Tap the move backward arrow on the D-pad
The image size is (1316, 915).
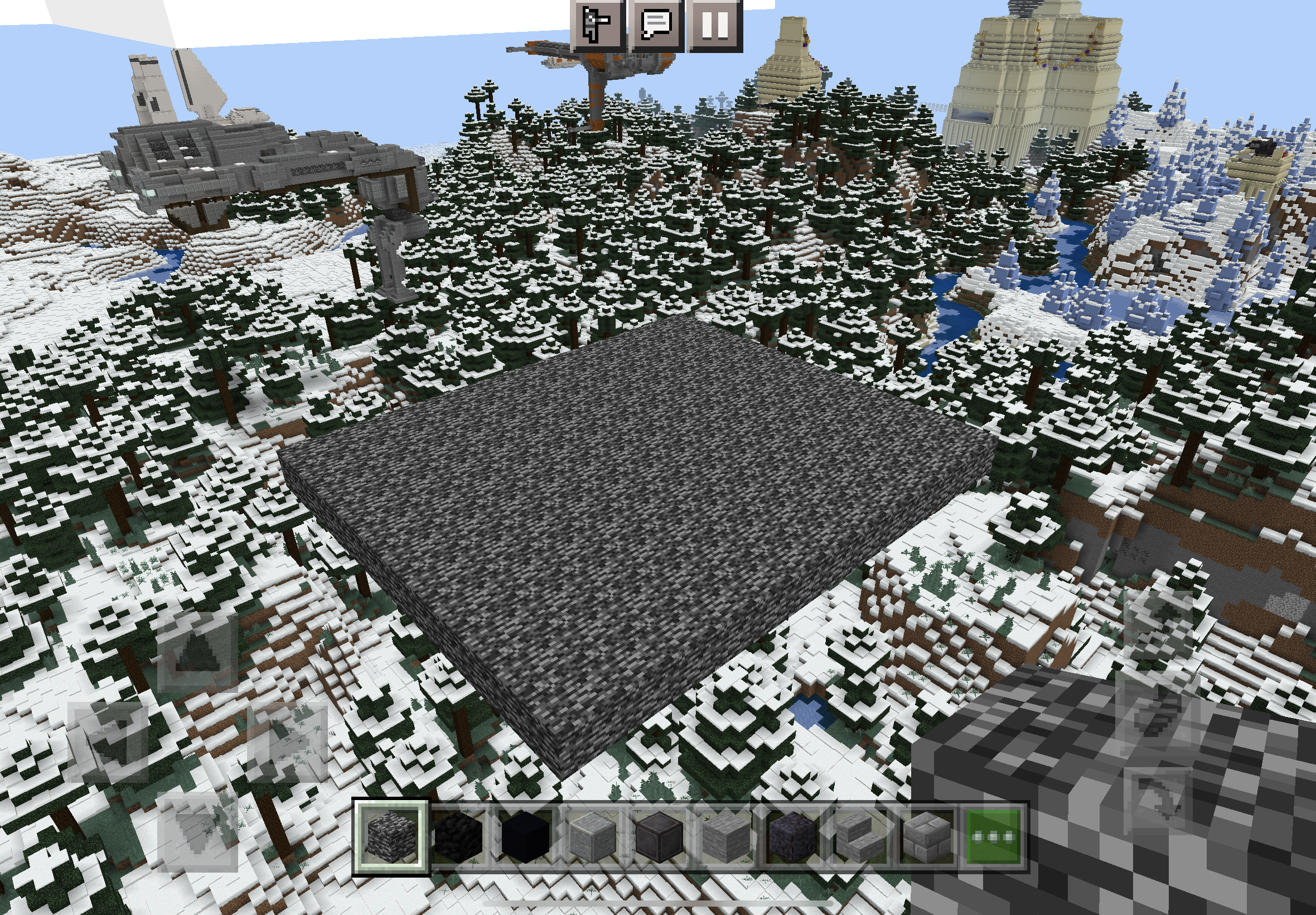tap(197, 832)
